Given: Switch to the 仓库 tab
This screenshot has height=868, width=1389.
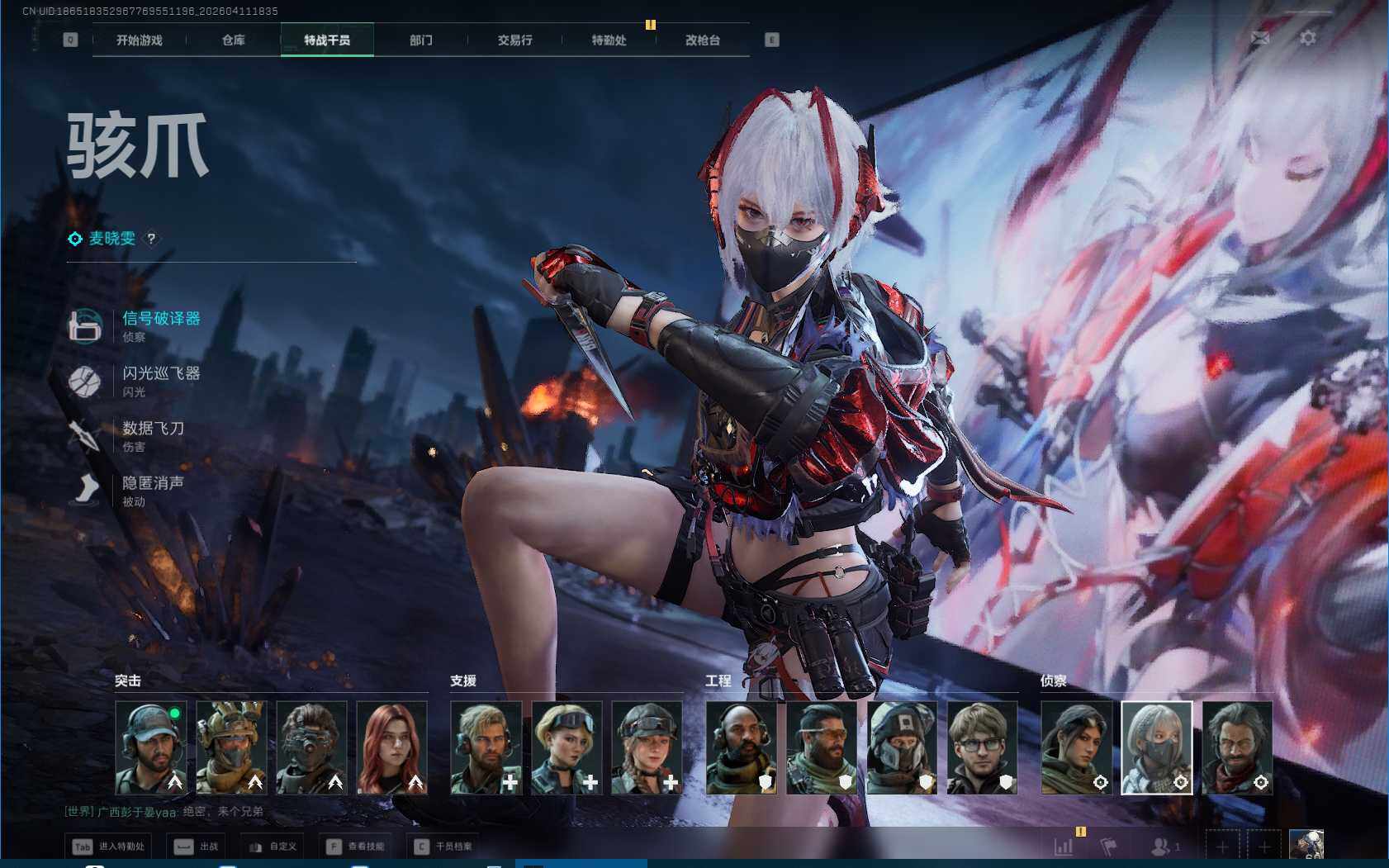Looking at the screenshot, I should tap(233, 40).
